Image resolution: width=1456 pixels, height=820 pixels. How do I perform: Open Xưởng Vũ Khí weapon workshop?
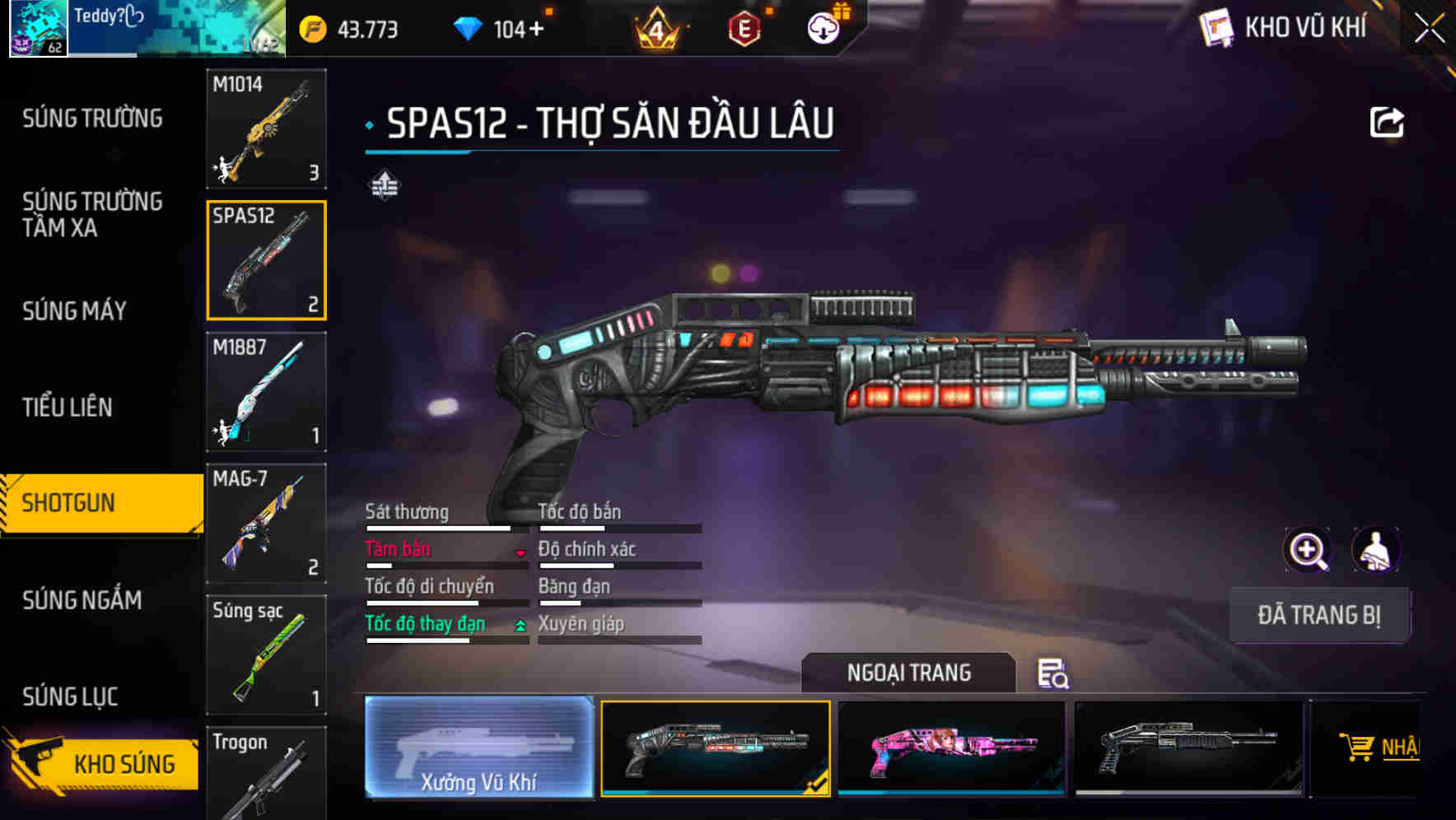[478, 748]
